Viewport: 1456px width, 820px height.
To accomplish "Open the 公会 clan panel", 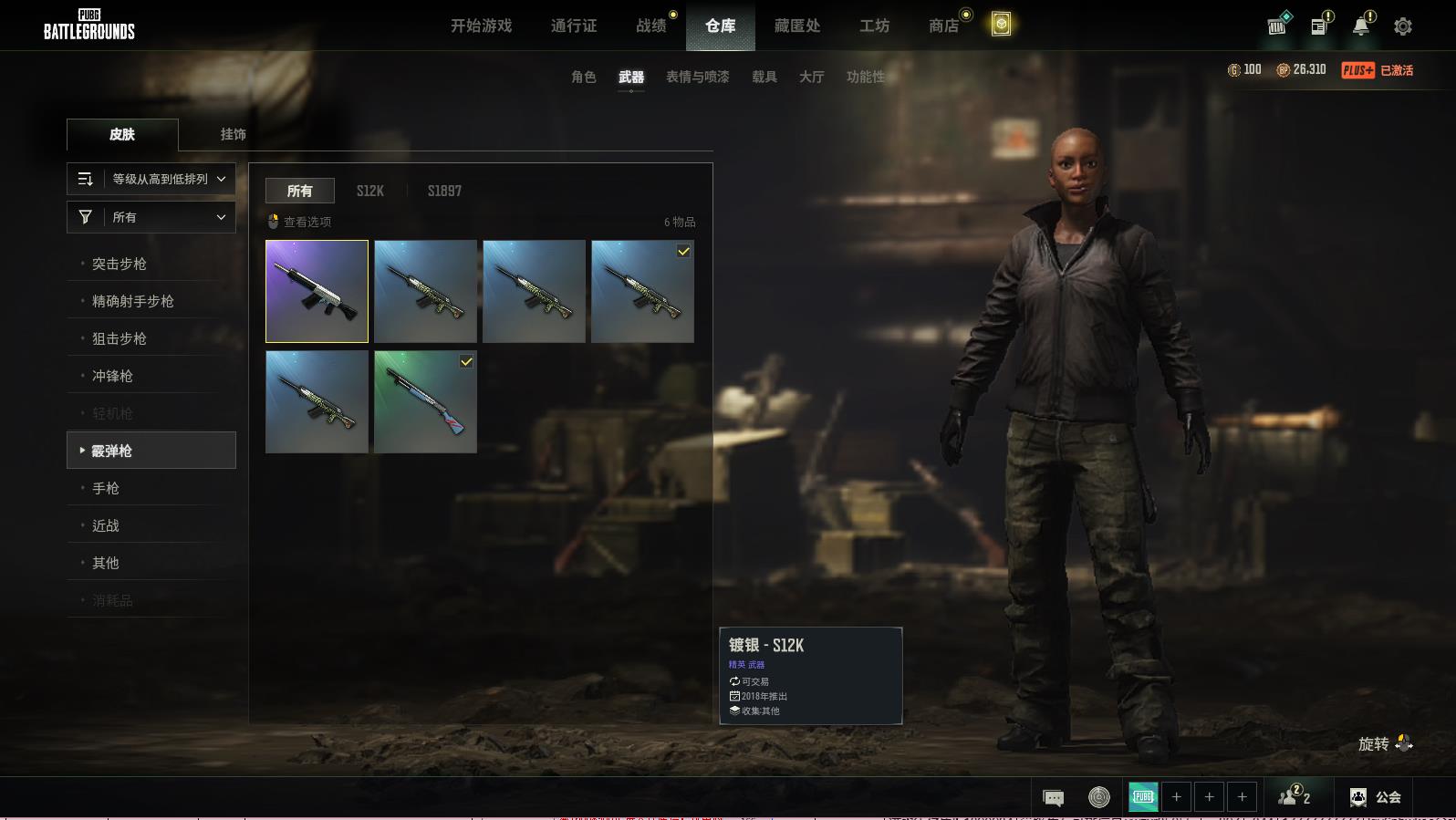I will tap(1377, 797).
